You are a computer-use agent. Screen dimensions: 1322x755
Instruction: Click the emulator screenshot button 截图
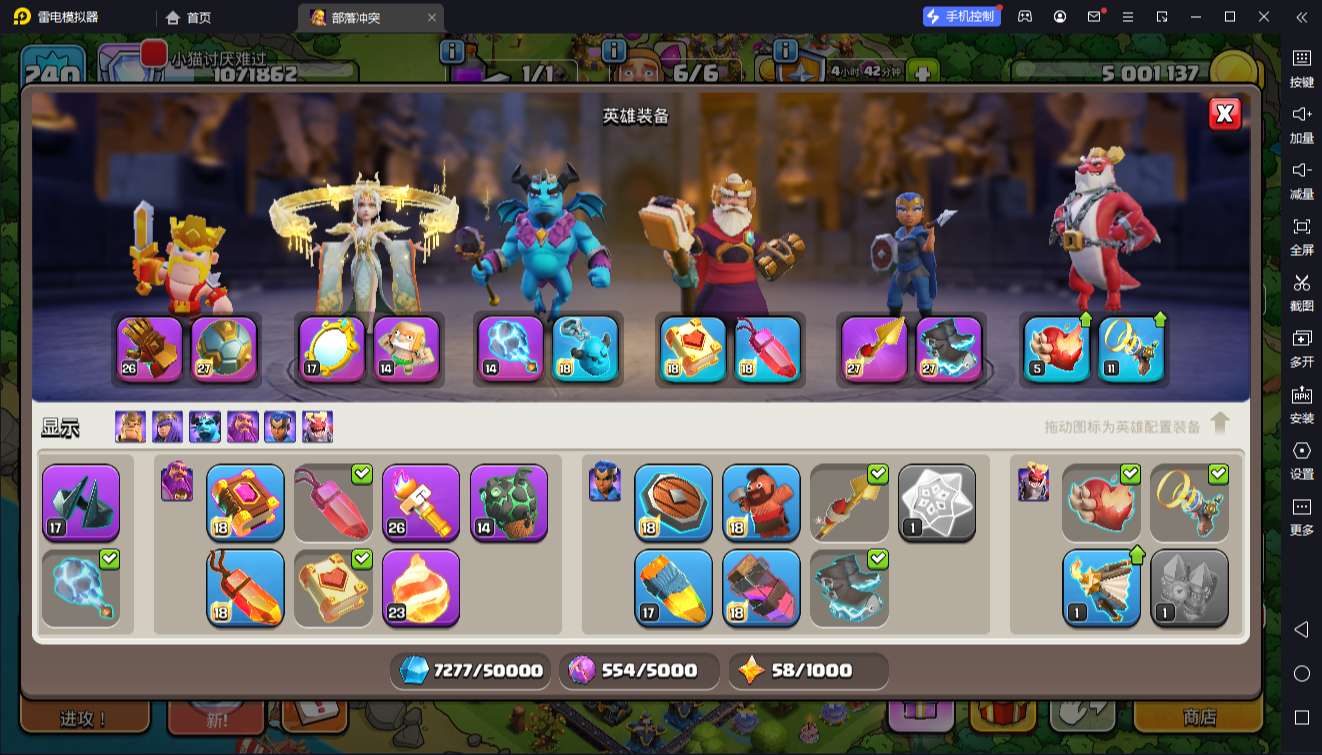tap(1301, 292)
